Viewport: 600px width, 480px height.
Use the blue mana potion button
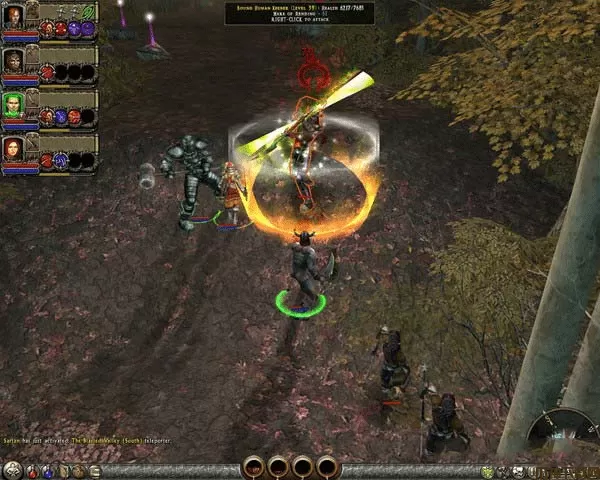pos(47,471)
